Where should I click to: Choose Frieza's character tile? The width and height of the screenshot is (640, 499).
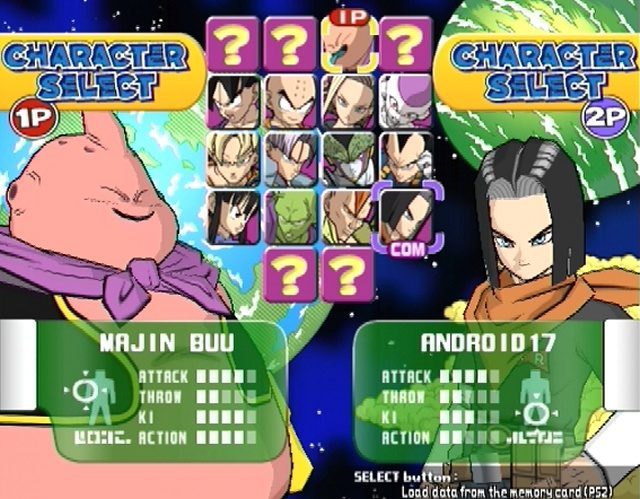pyautogui.click(x=406, y=102)
